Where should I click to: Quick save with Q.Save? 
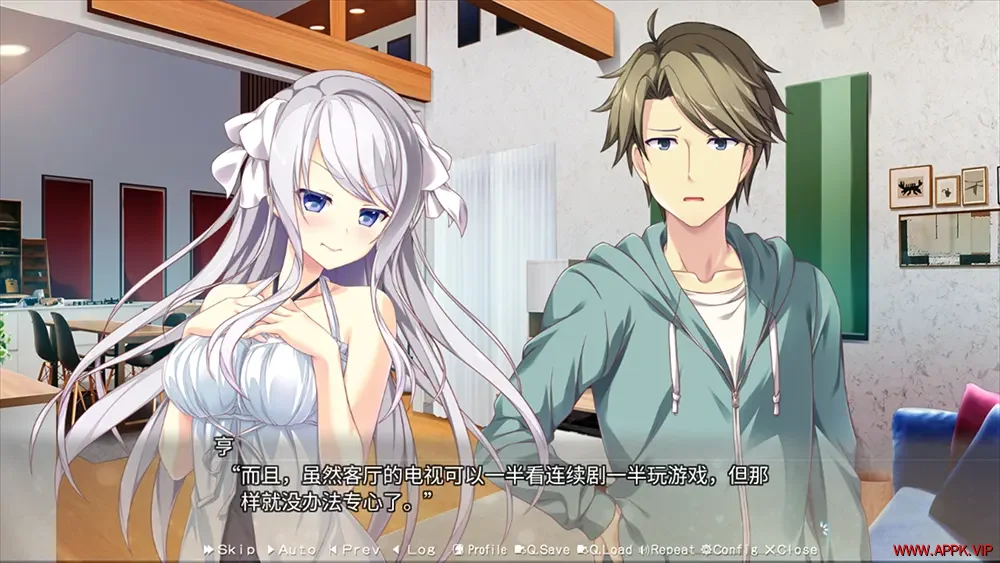tap(543, 550)
